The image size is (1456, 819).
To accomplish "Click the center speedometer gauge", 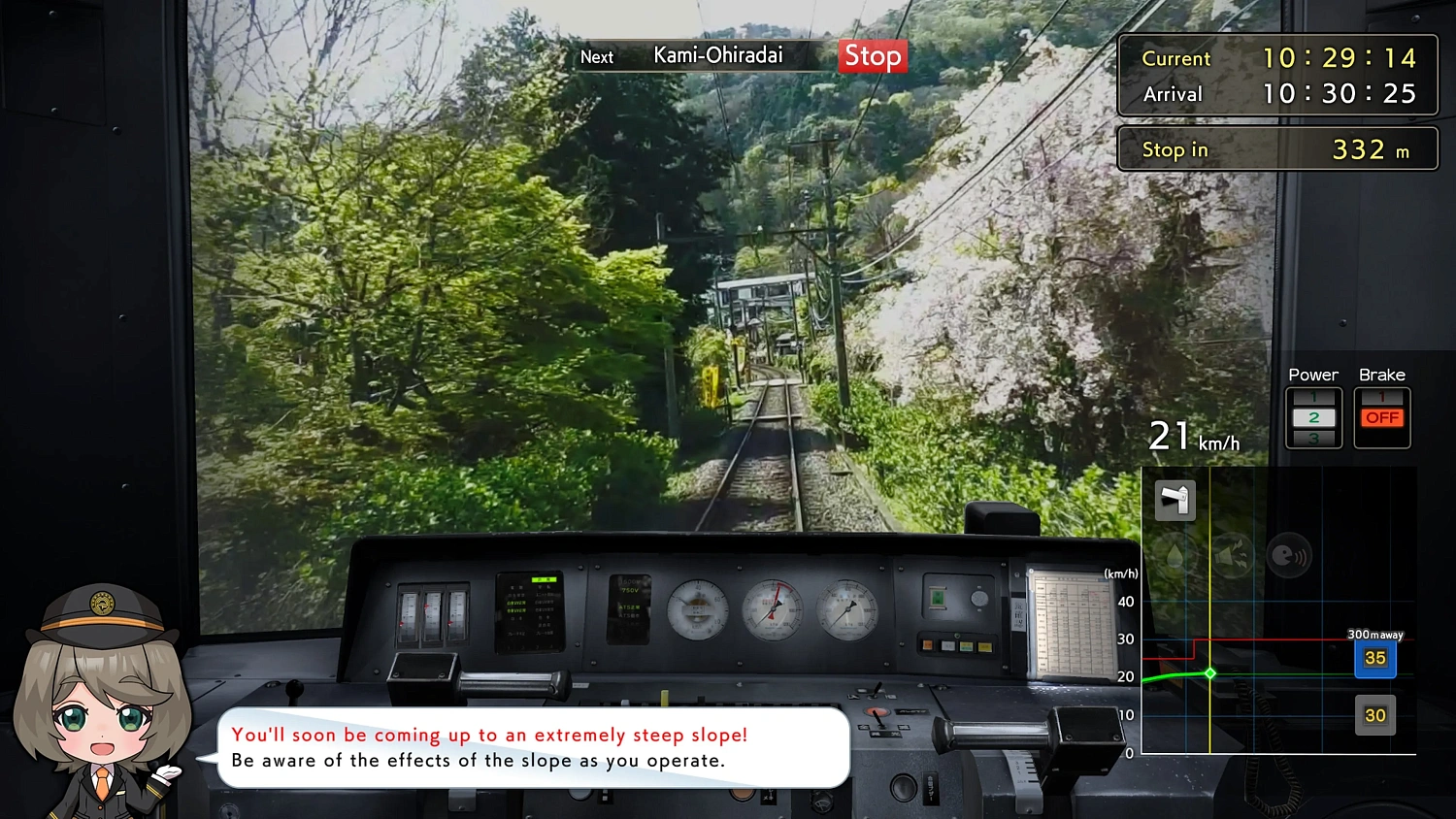I will pos(772,609).
